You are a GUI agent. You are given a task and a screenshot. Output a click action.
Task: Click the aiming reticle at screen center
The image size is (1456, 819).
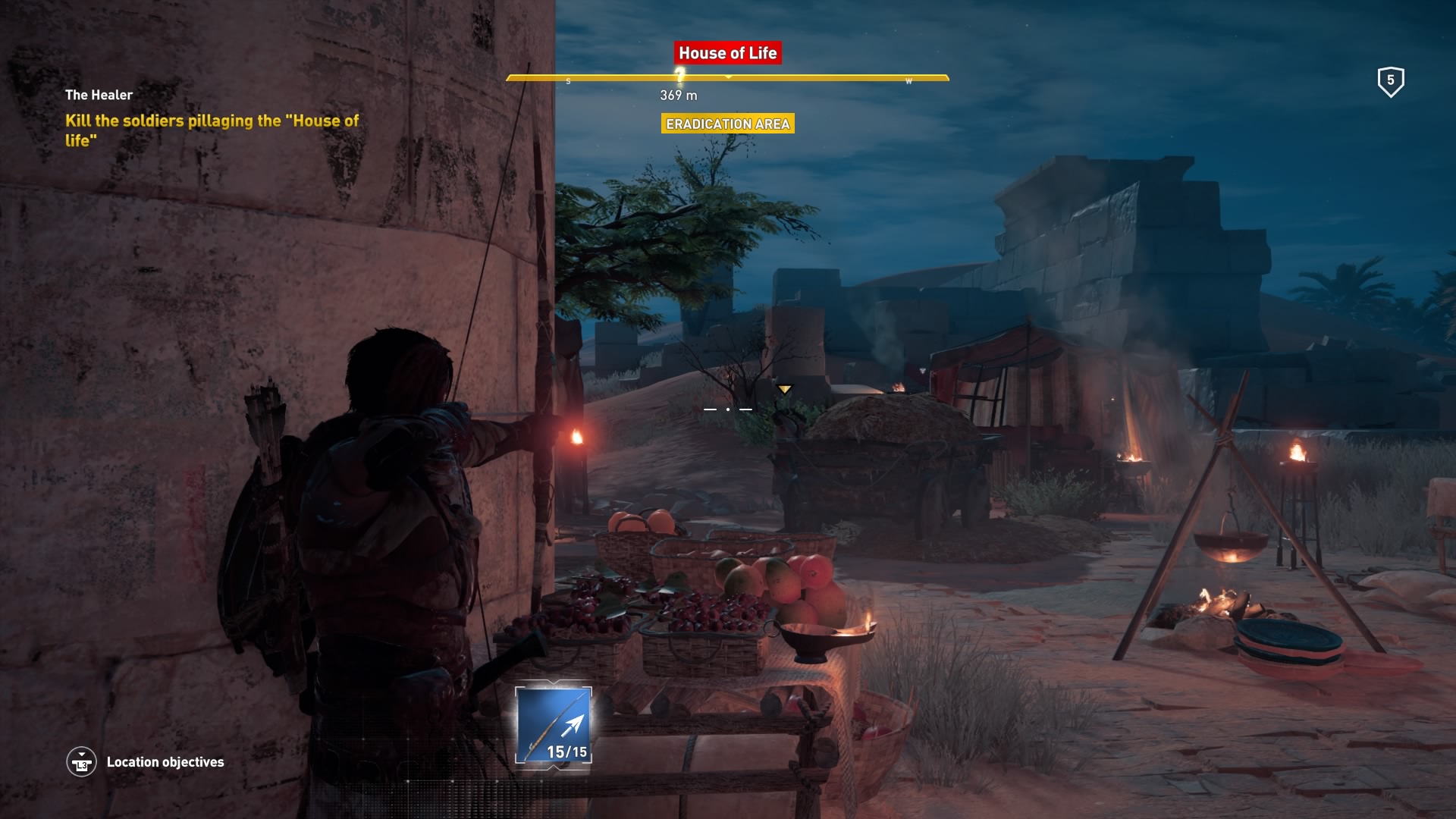(729, 408)
